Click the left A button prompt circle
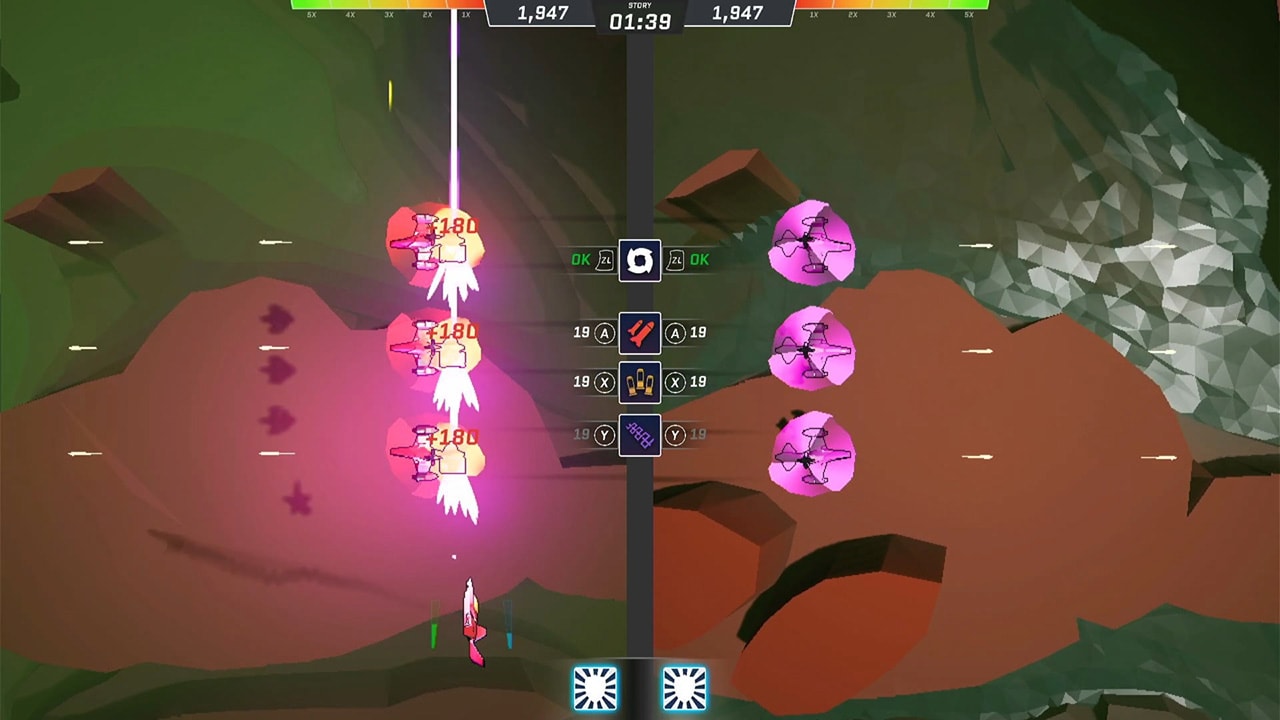The image size is (1280, 720). point(607,334)
